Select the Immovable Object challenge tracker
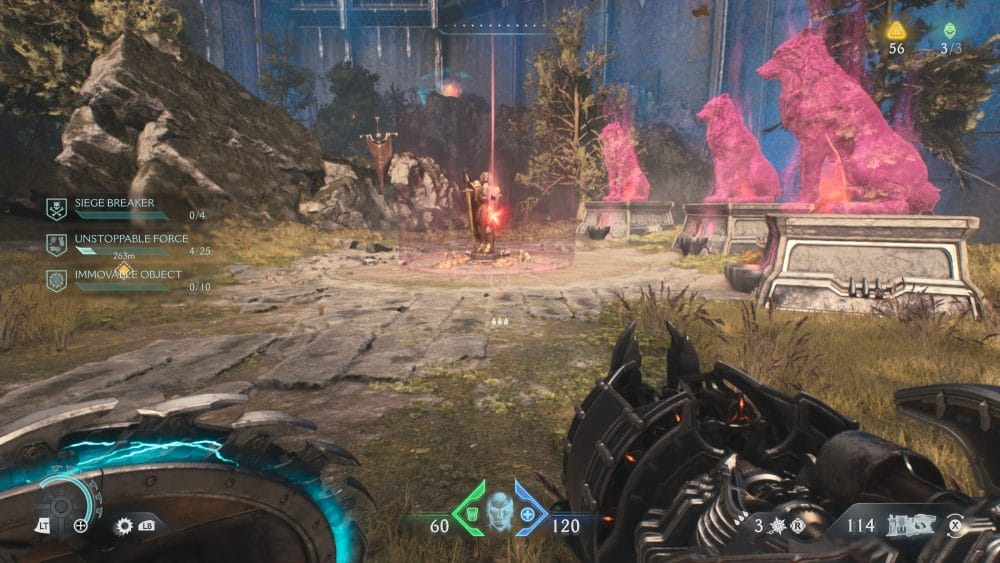The height and width of the screenshot is (563, 1000). pyautogui.click(x=110, y=279)
